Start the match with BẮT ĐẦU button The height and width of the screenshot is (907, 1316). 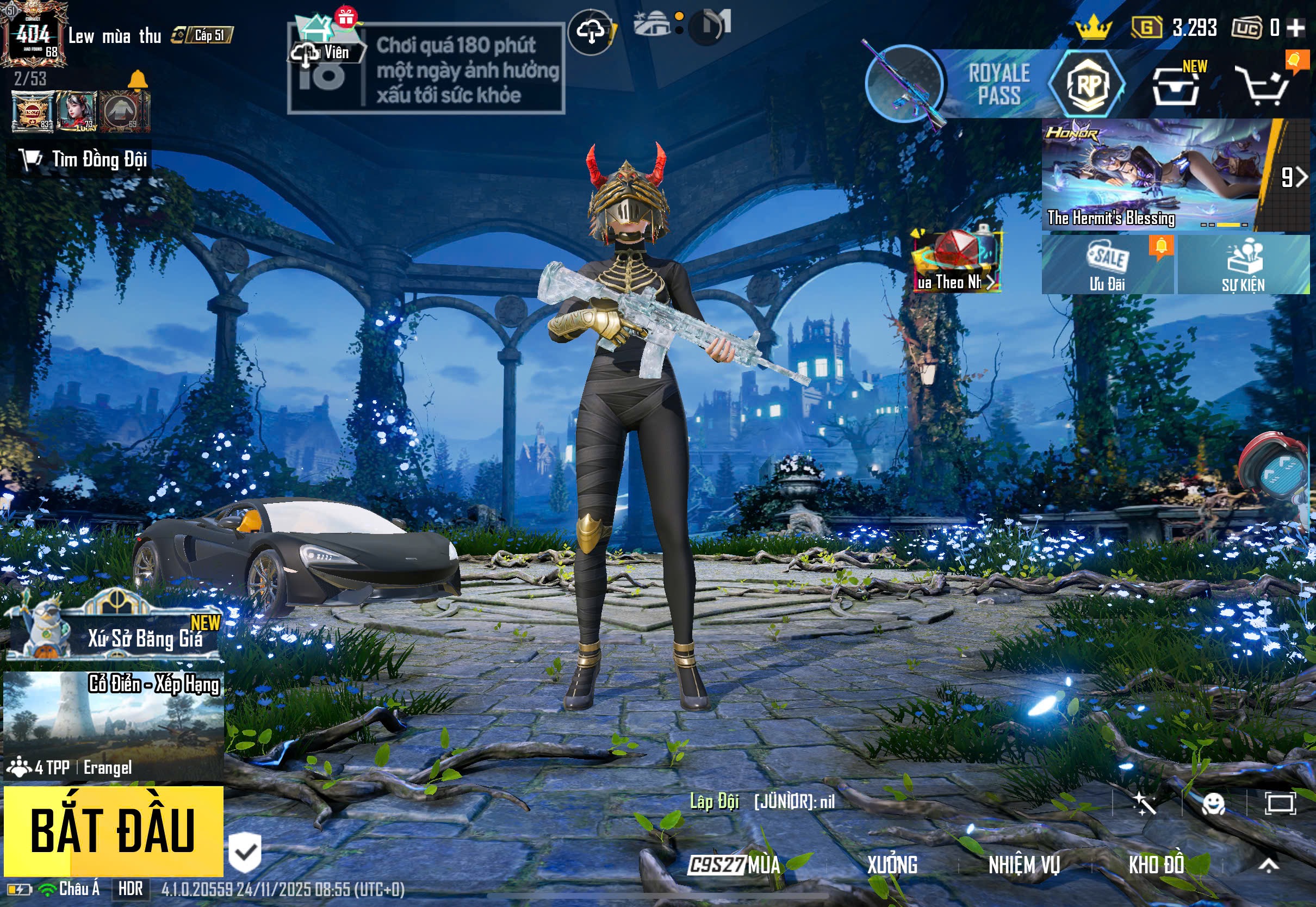[113, 830]
